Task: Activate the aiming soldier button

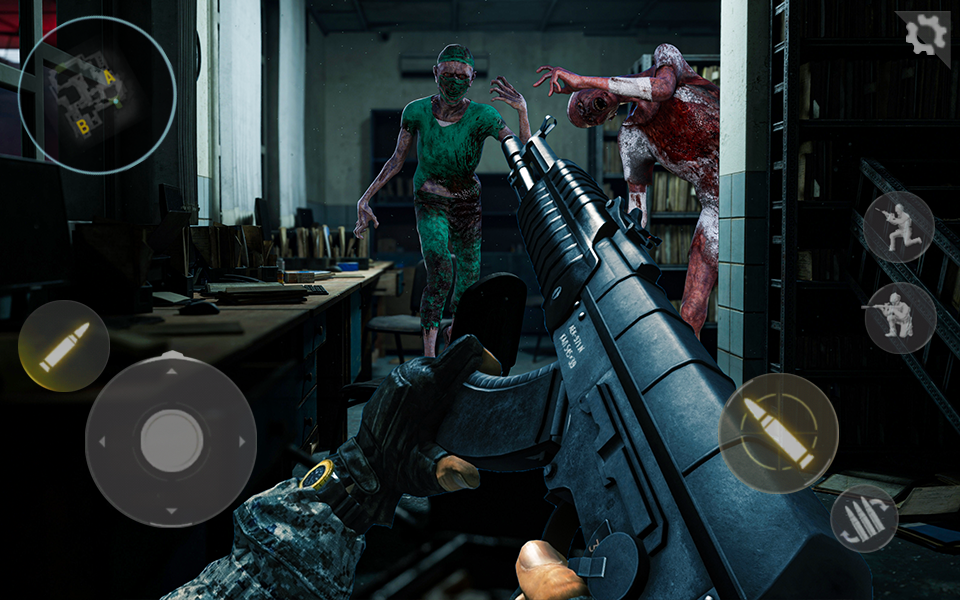Action: 900,318
